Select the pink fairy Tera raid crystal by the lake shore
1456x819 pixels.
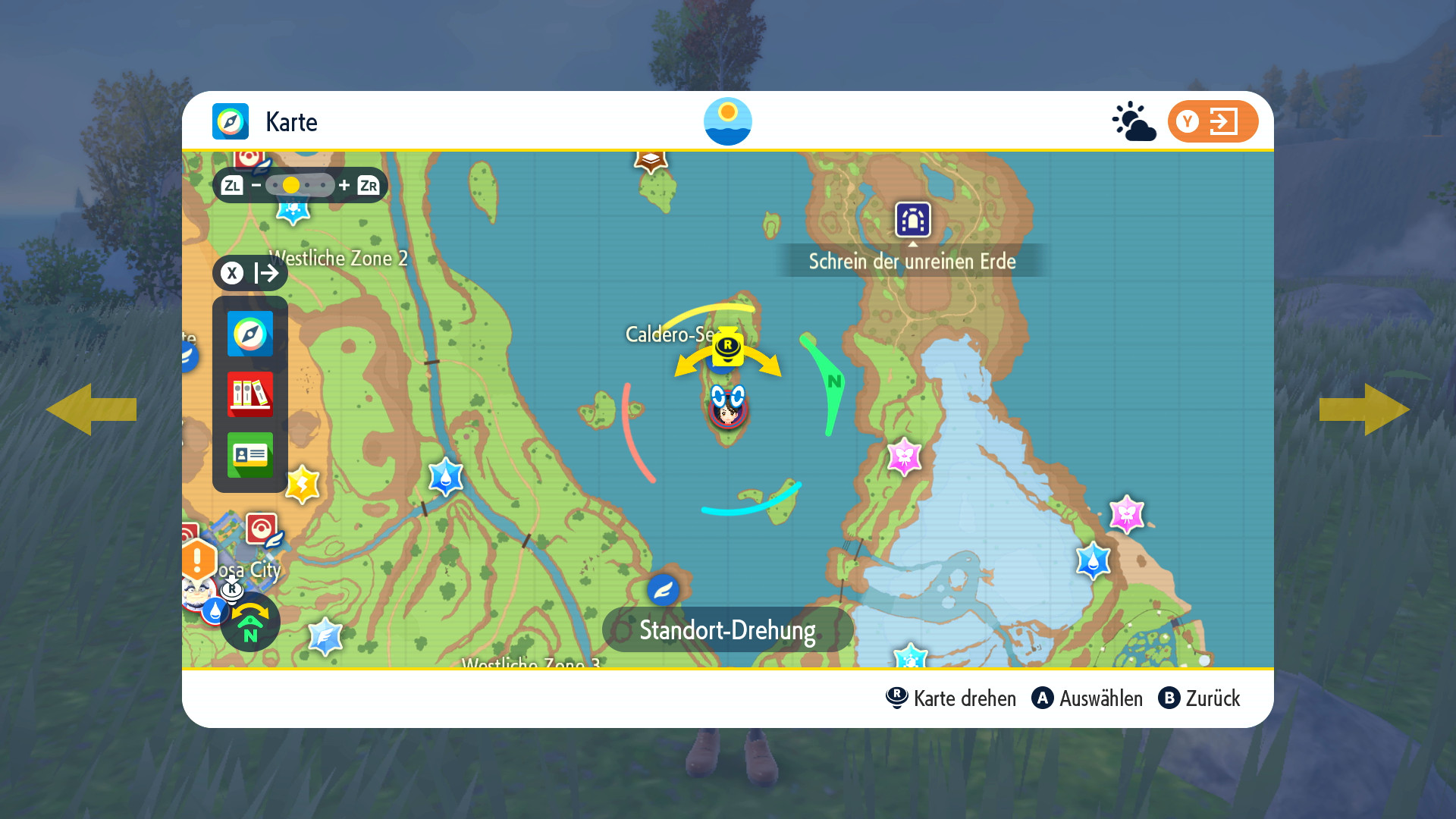904,457
